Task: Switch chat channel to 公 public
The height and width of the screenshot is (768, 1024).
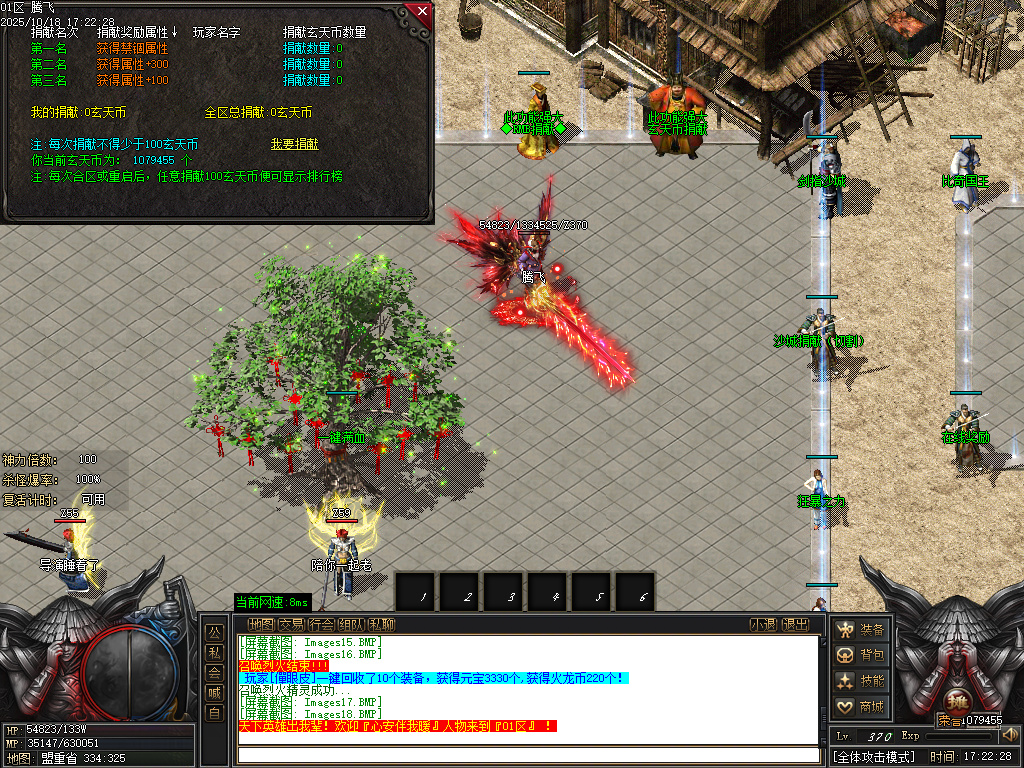Action: pyautogui.click(x=214, y=633)
